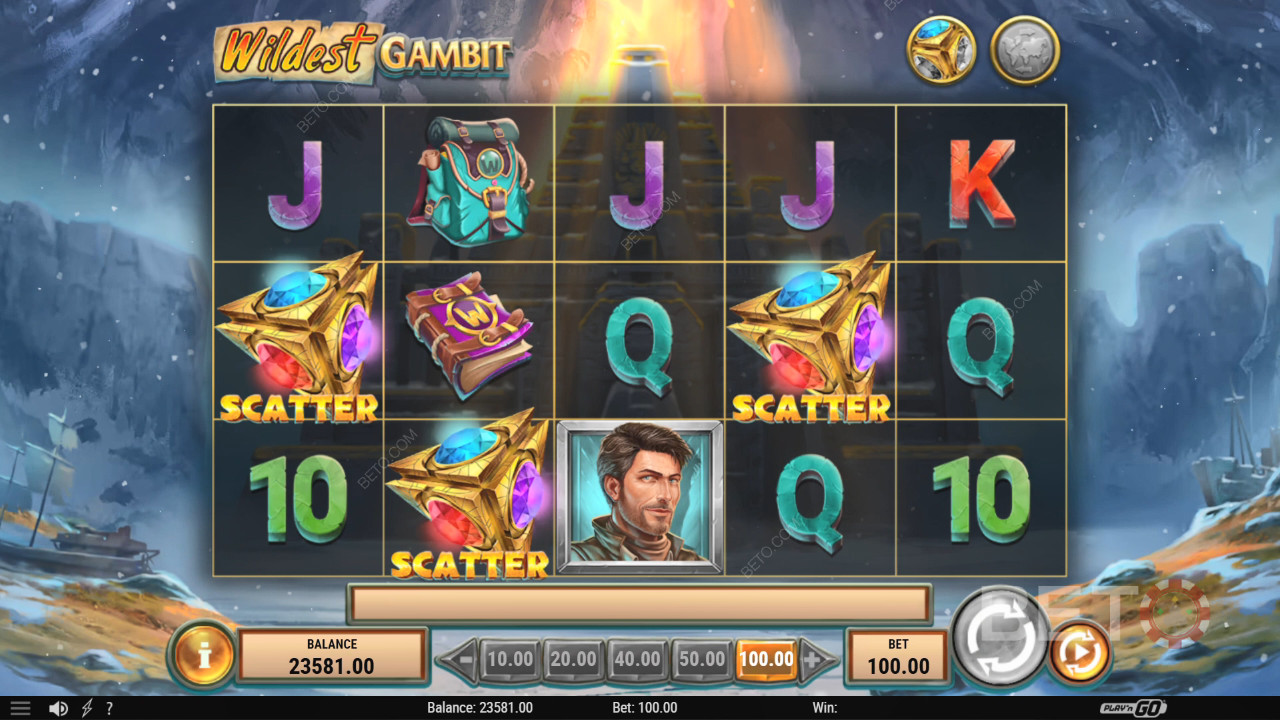Viewport: 1280px width, 720px height.
Task: Click the silver coin icon beside the gem
Action: click(x=1025, y=50)
